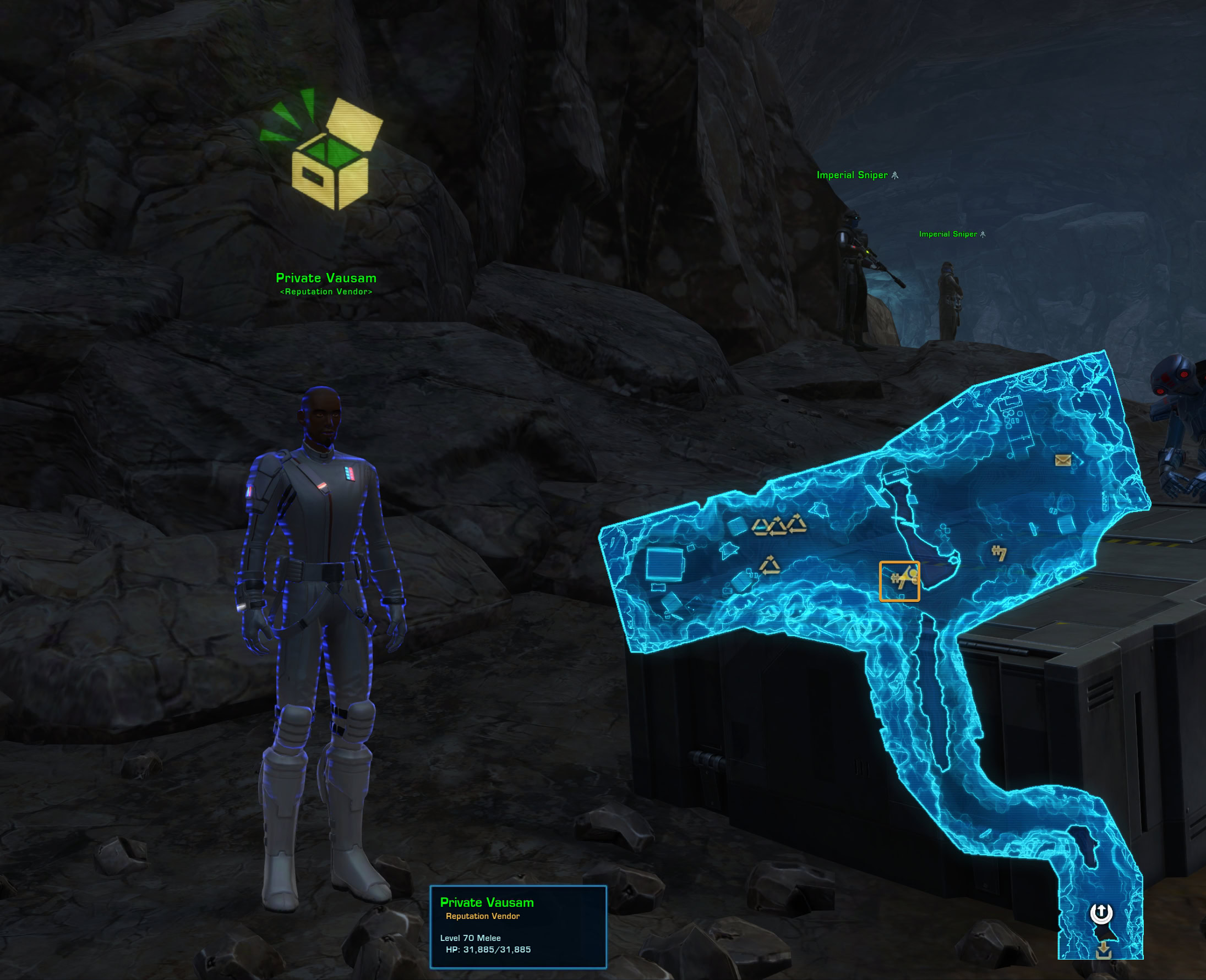The height and width of the screenshot is (980, 1206).
Task: Click the lone triangular arrows map marker
Action: [769, 565]
